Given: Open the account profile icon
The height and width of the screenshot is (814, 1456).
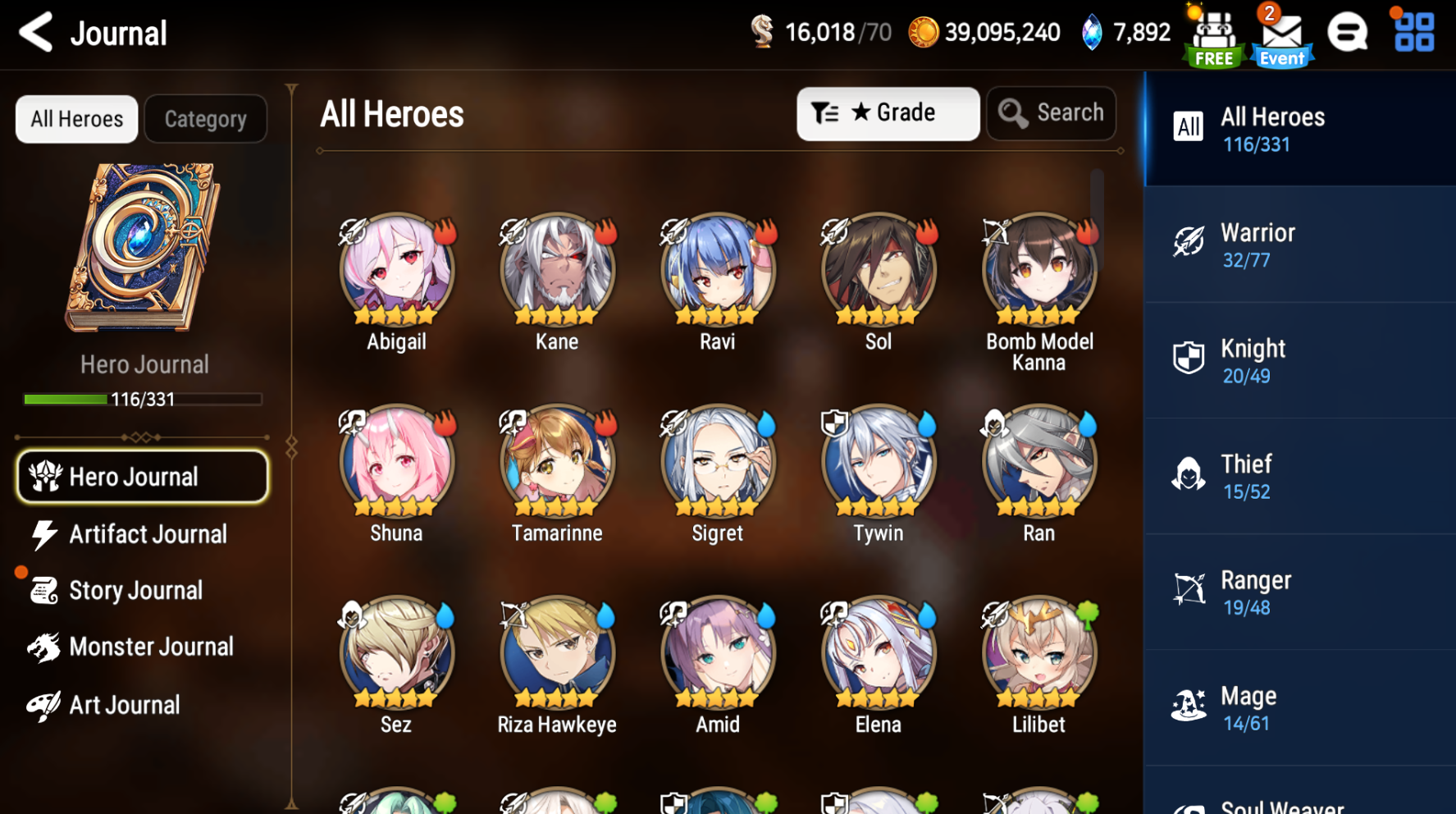Looking at the screenshot, I should click(1348, 33).
